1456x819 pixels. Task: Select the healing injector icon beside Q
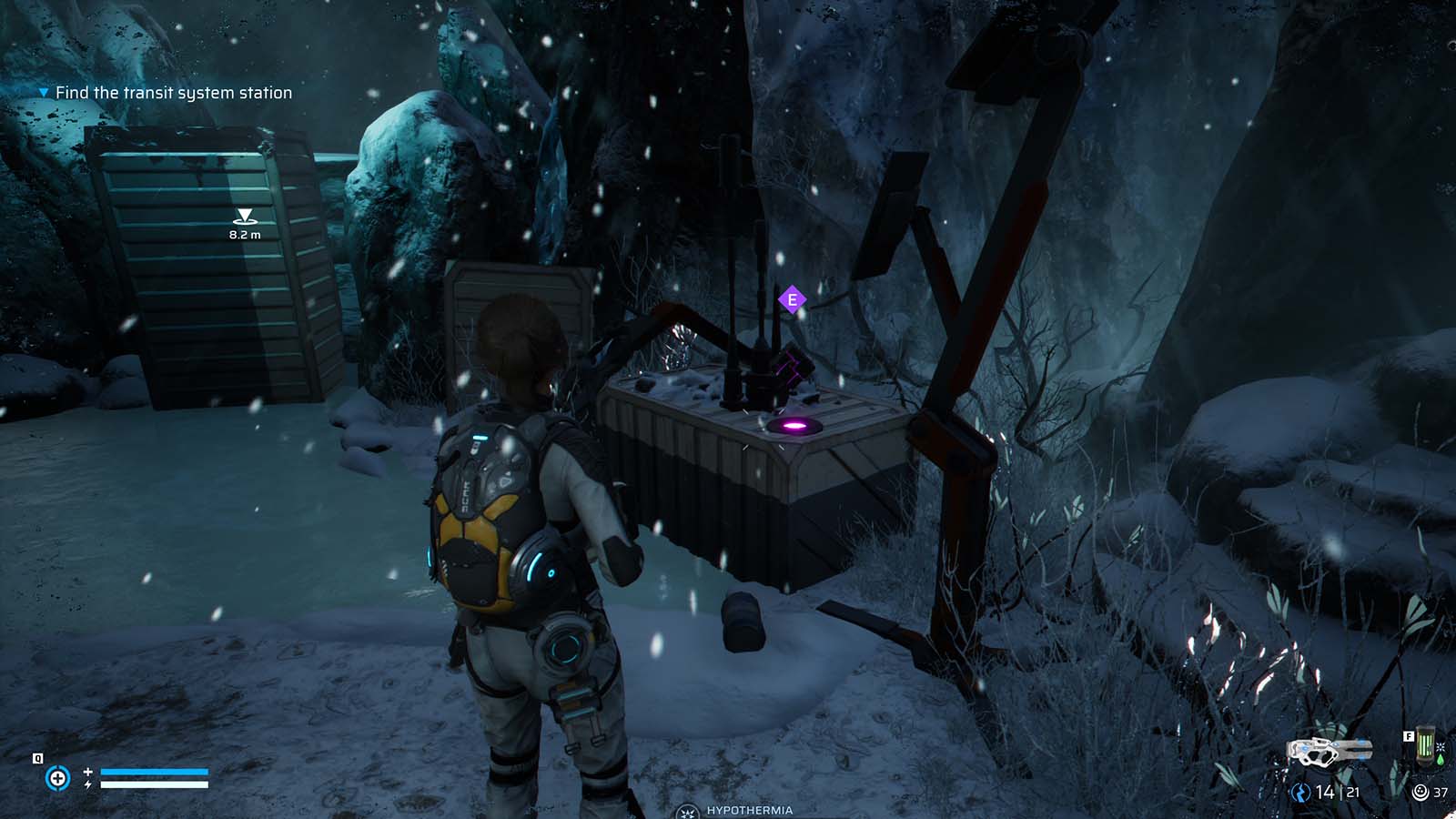pos(58,777)
